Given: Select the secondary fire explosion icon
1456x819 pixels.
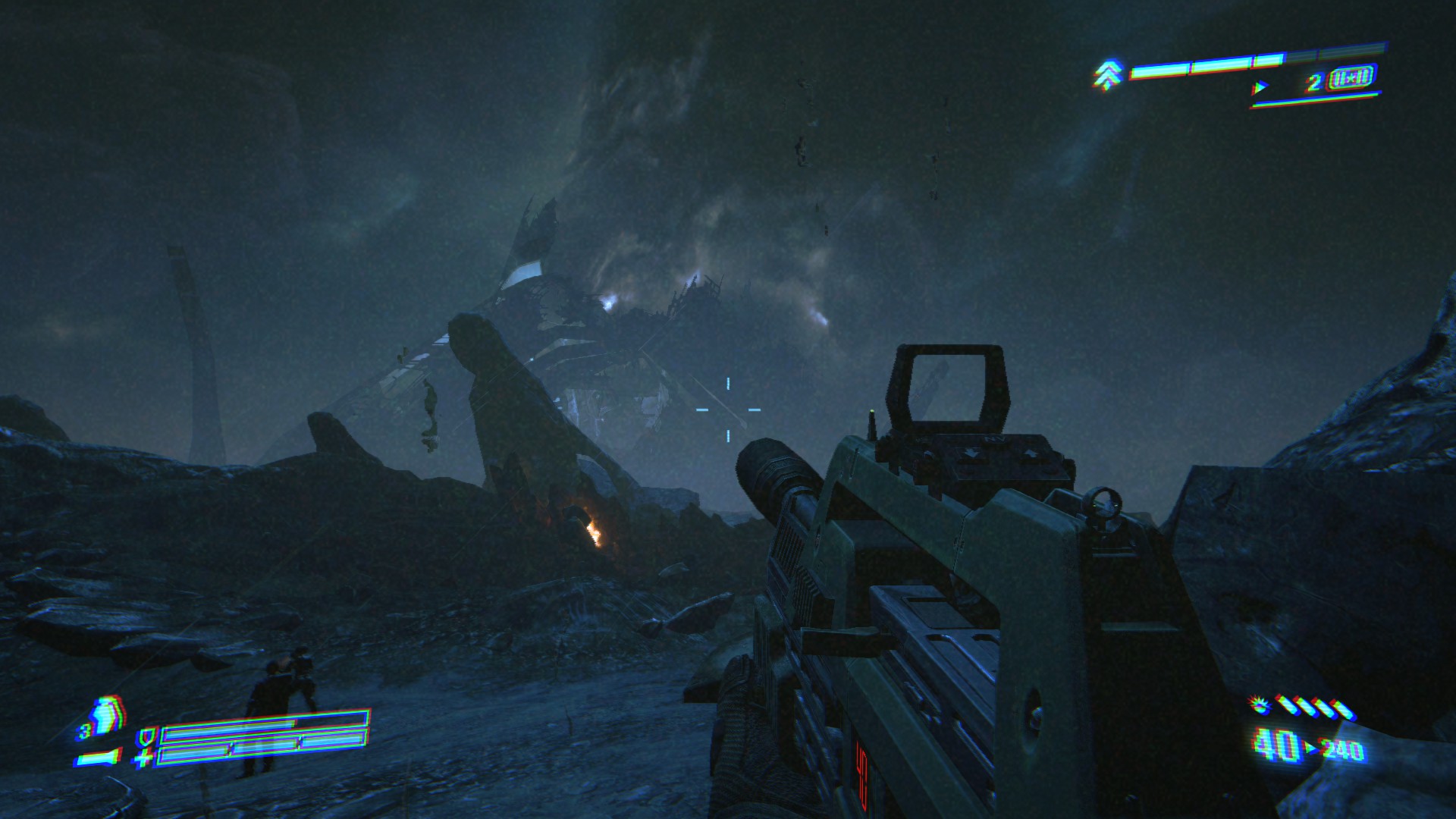Looking at the screenshot, I should [1260, 706].
